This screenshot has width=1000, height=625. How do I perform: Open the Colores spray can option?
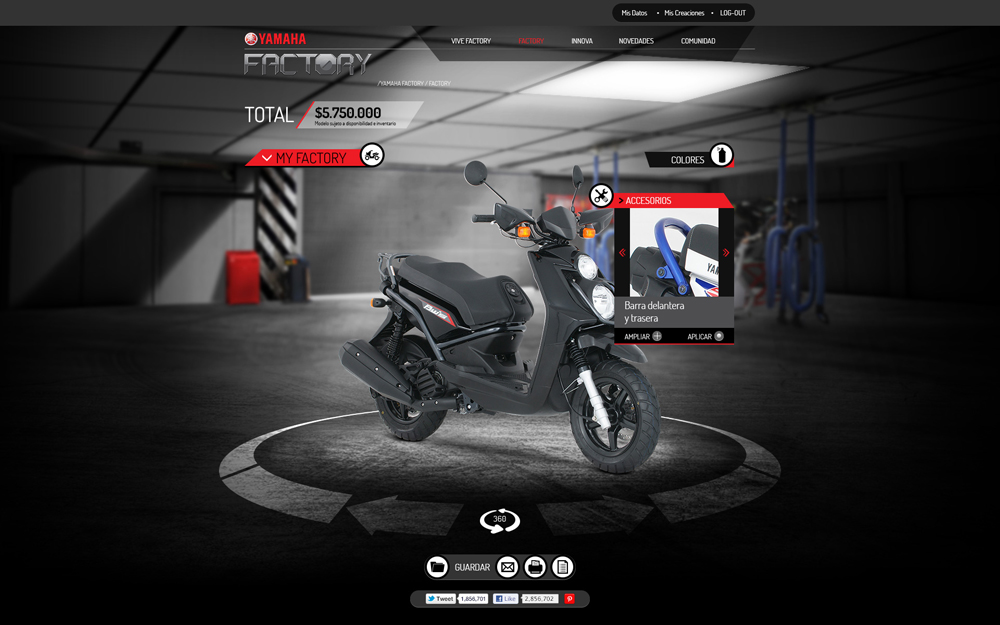[721, 156]
